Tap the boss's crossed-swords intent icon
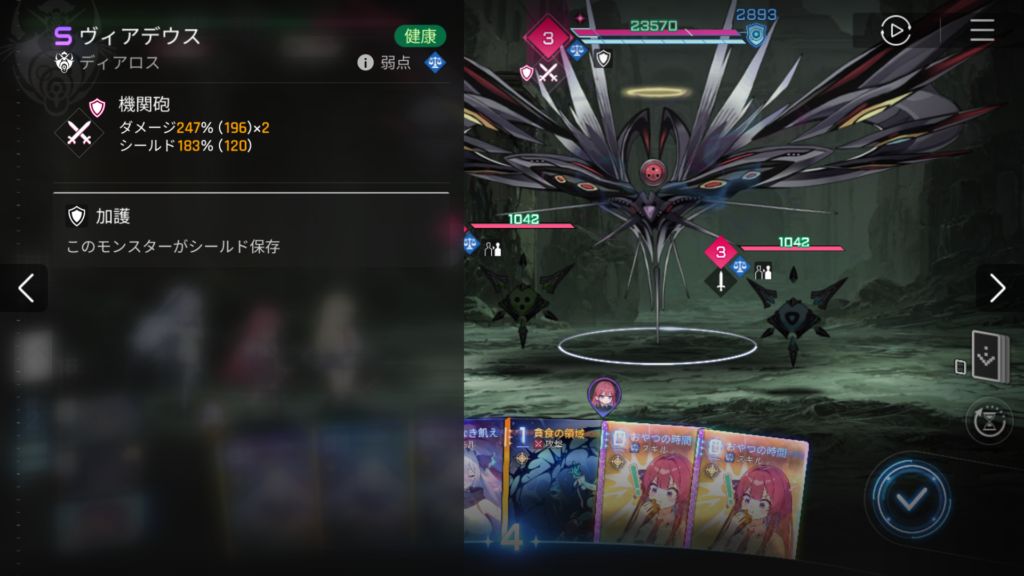Screen dimensions: 1024x576 pyautogui.click(x=548, y=72)
